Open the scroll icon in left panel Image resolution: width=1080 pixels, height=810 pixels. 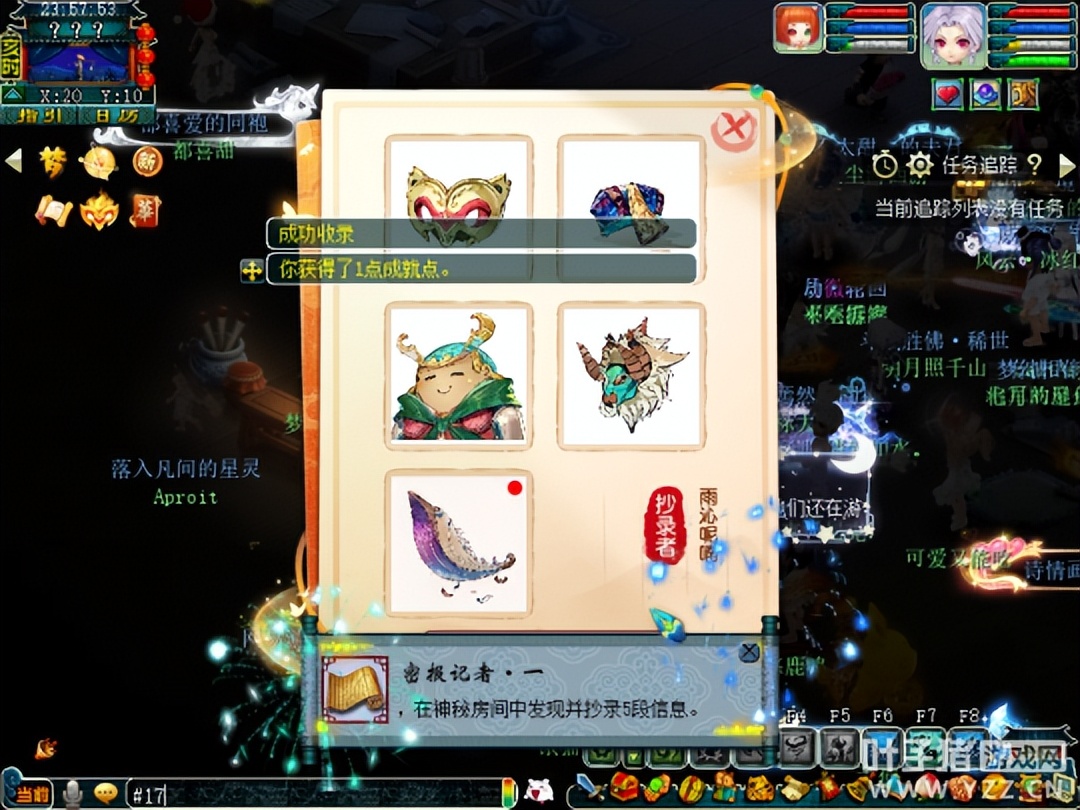pyautogui.click(x=53, y=211)
